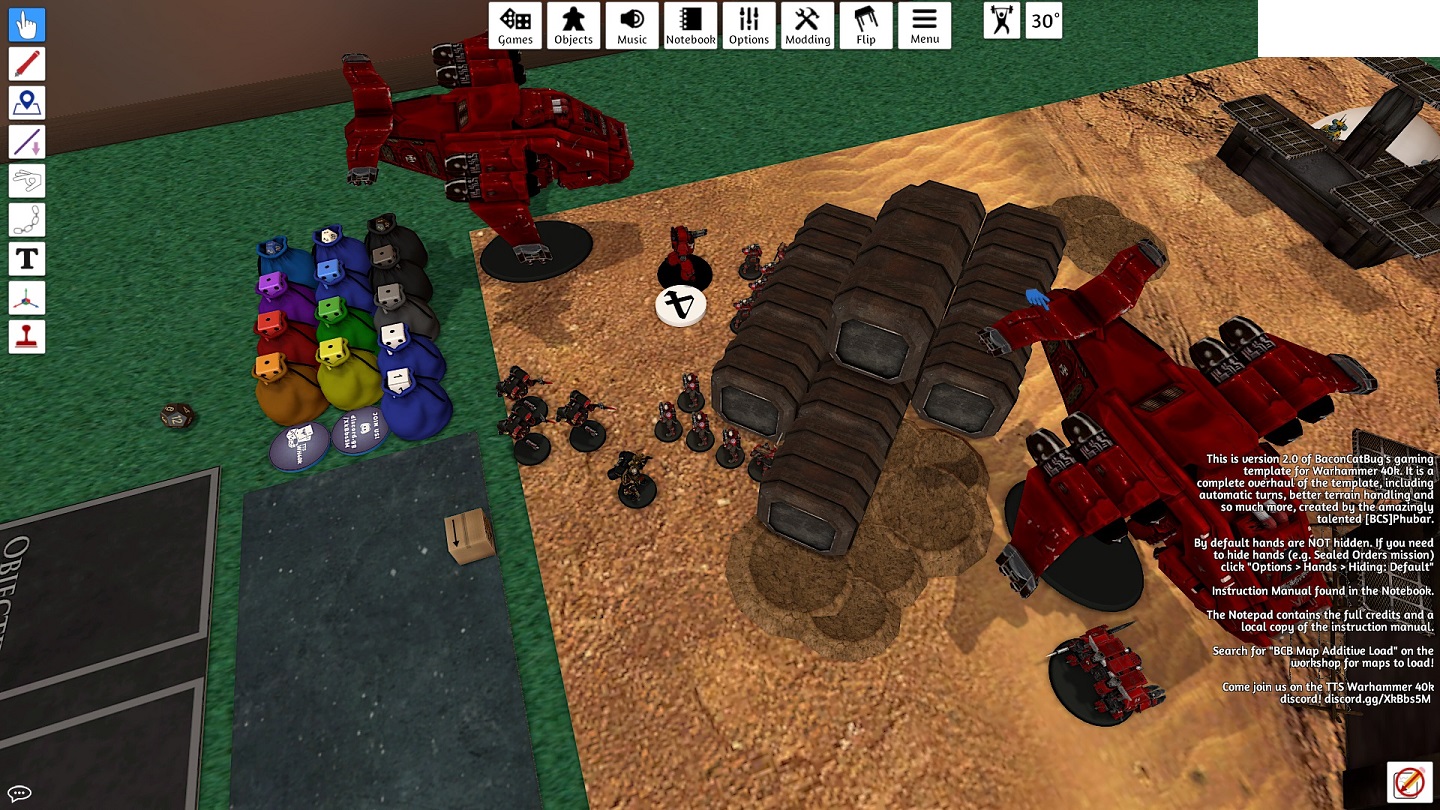Viewport: 1440px width, 810px height.
Task: Choose the chain joint tool
Action: point(27,220)
